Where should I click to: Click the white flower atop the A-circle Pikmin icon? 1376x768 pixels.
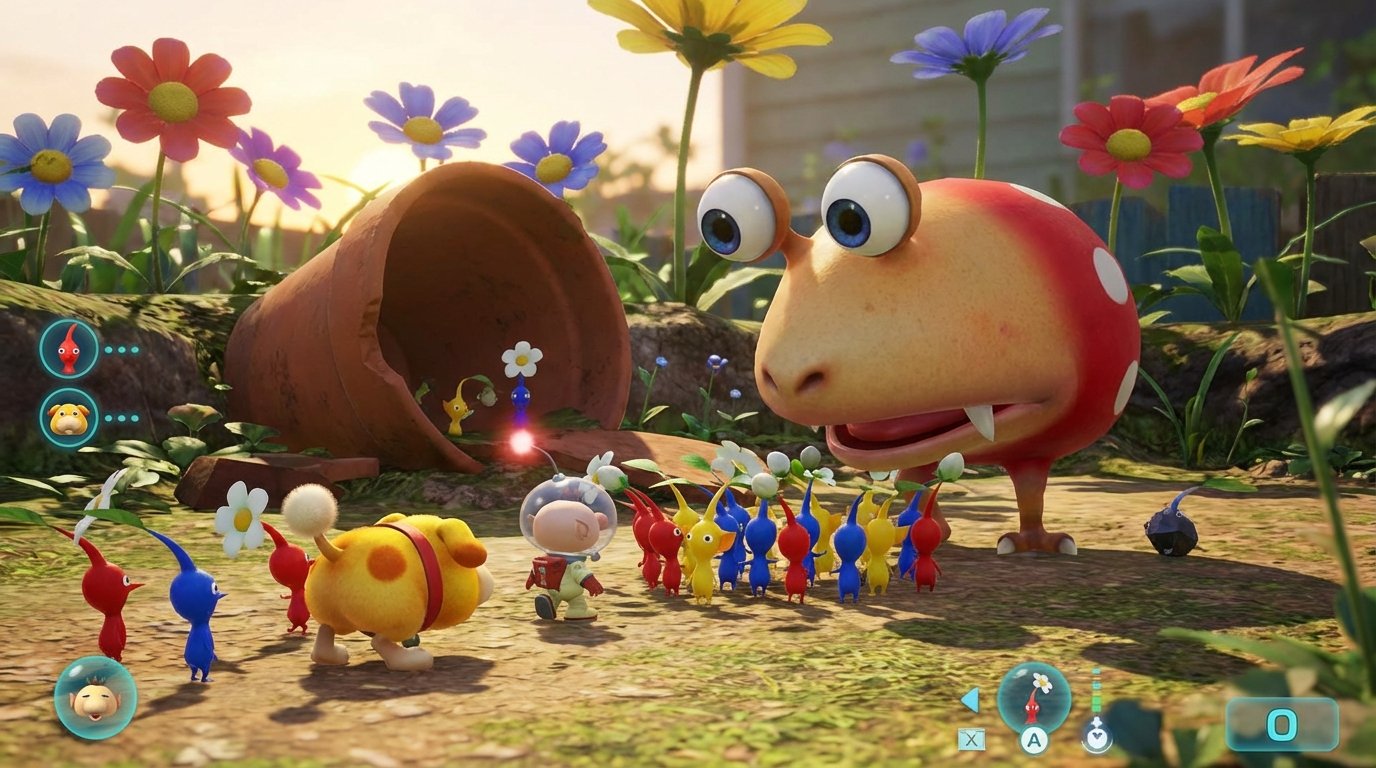tap(1042, 682)
